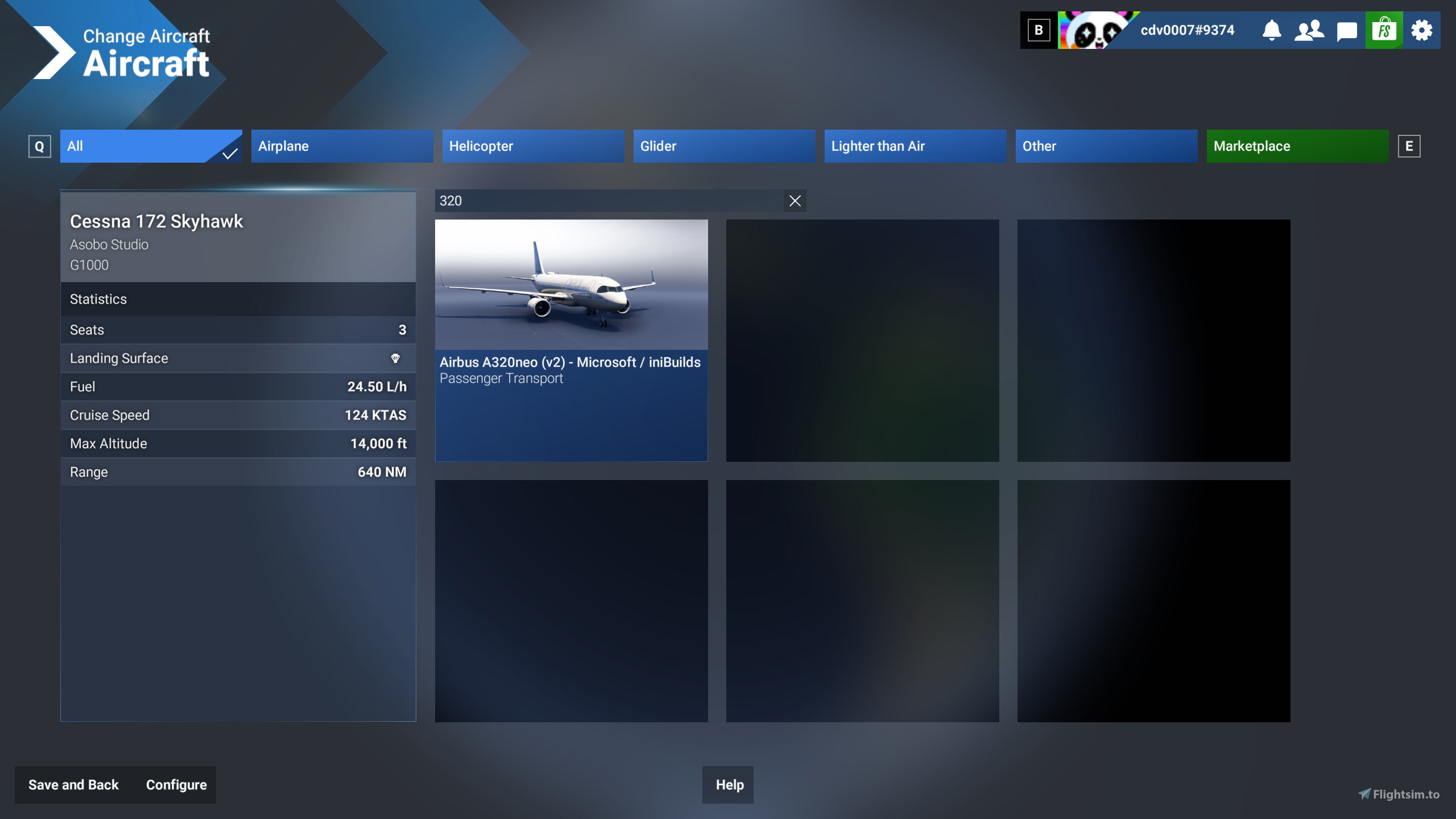
Task: Toggle the Helicopter category filter
Action: [x=533, y=146]
